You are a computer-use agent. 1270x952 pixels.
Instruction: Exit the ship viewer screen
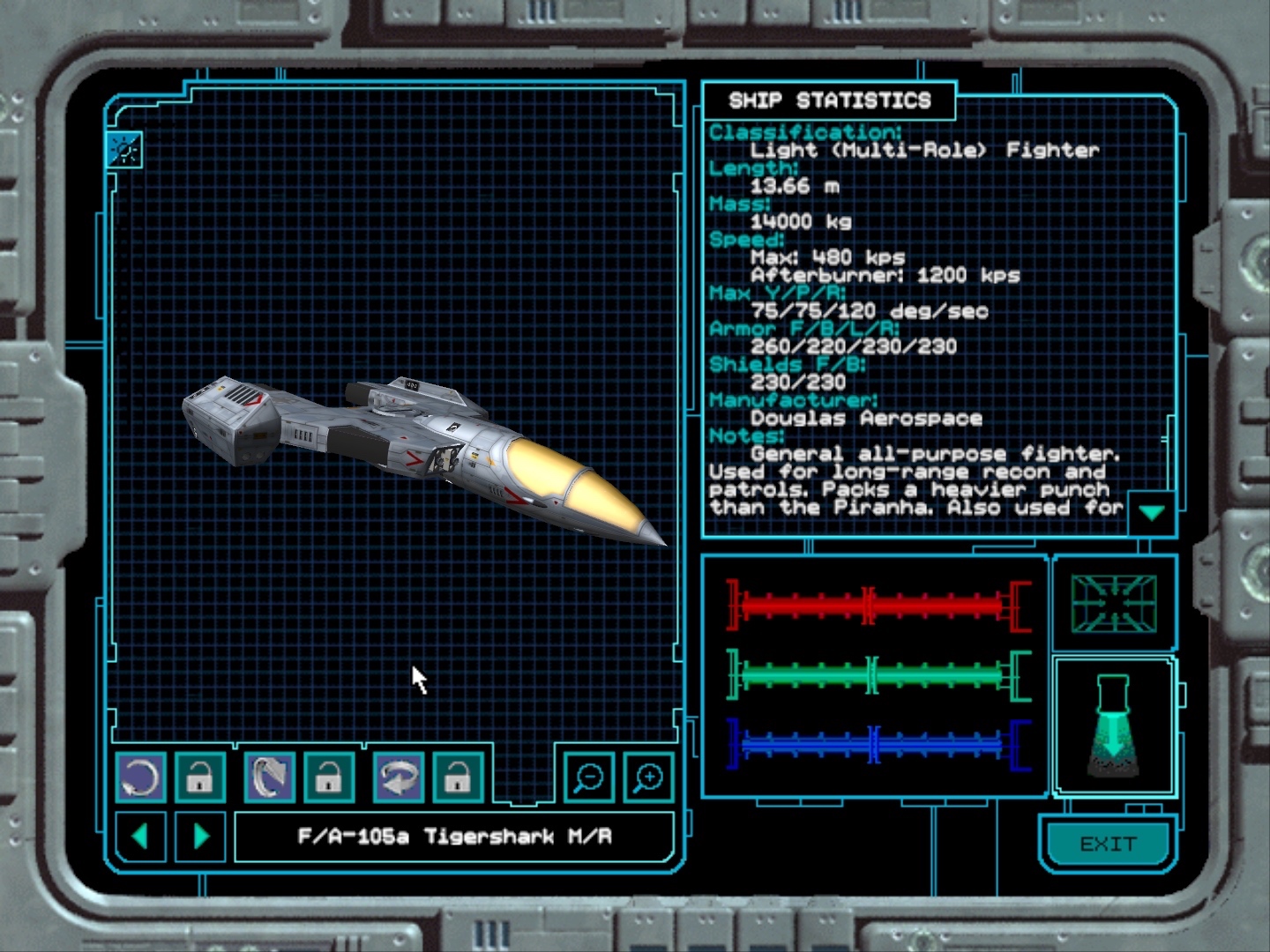(x=1108, y=844)
